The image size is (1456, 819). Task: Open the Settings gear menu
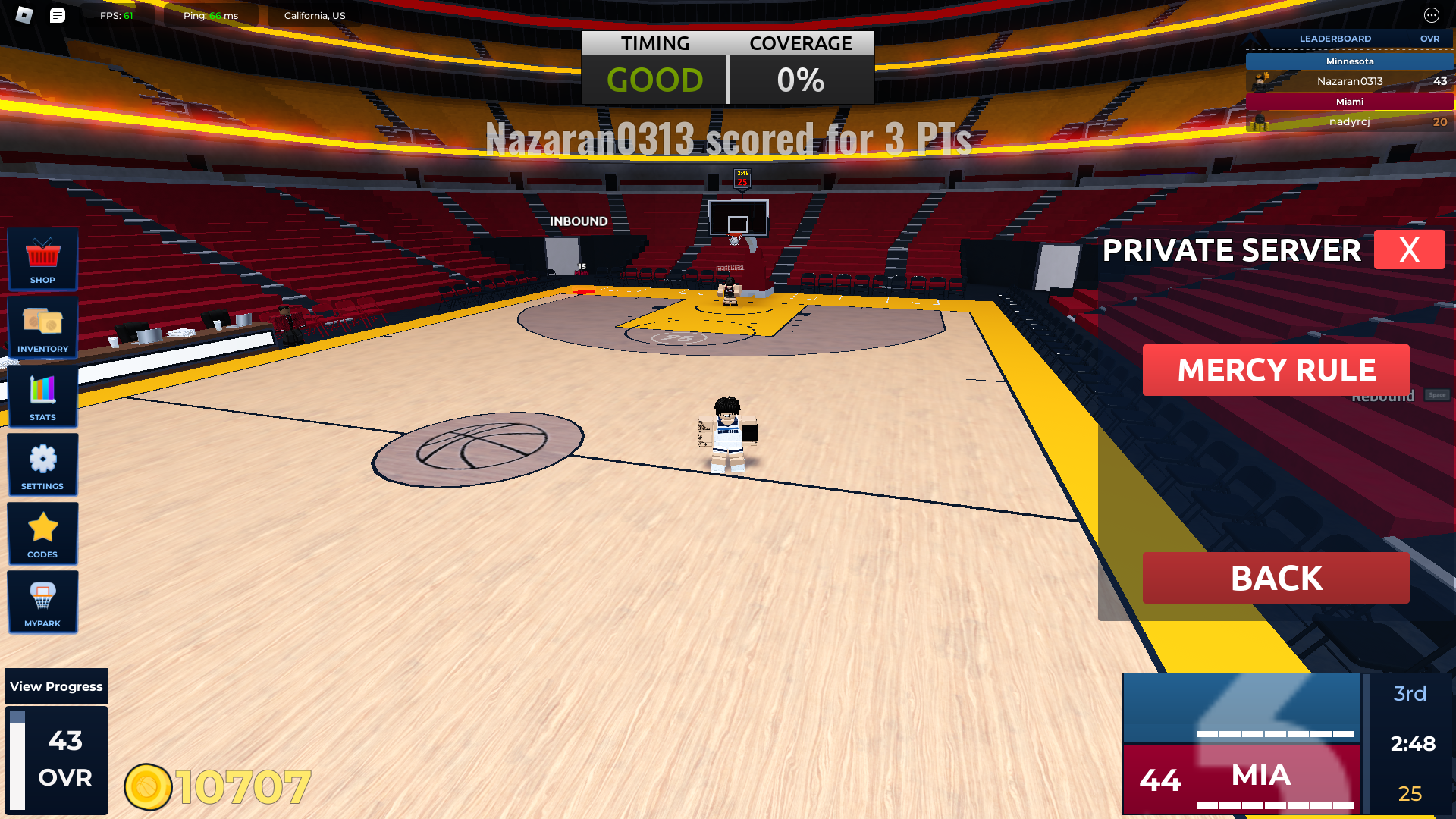click(x=42, y=465)
